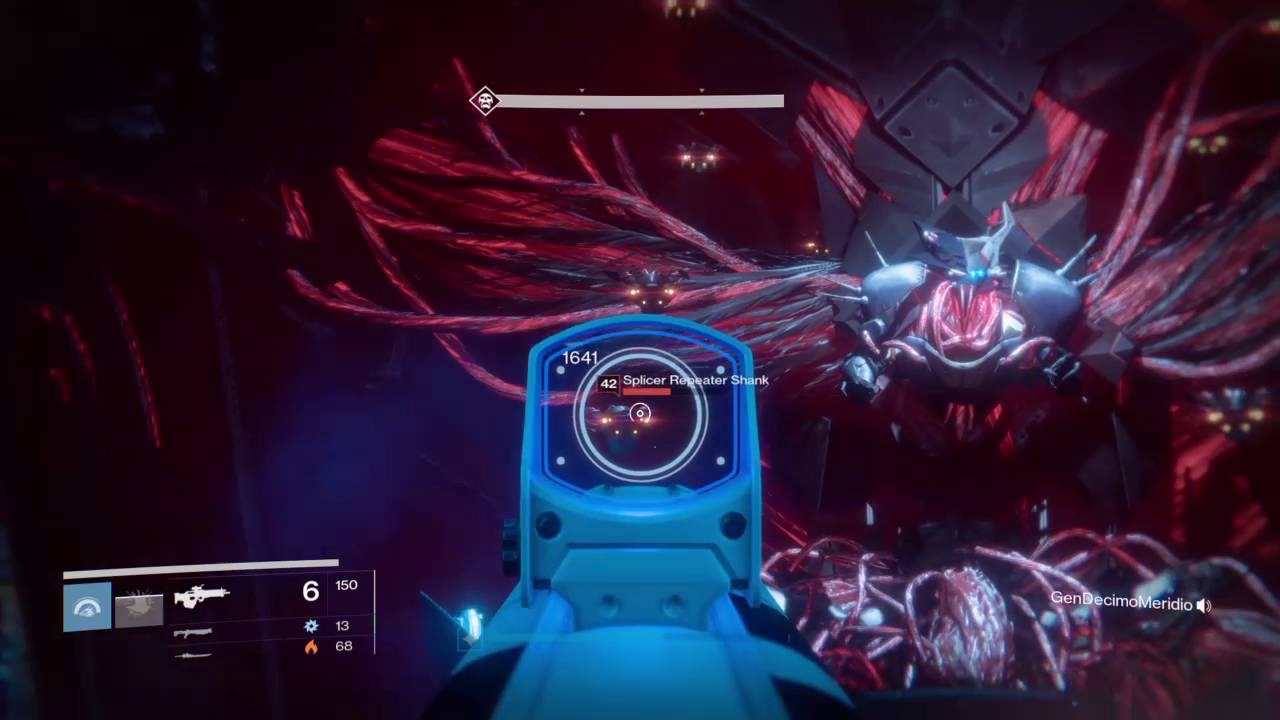Viewport: 1280px width, 720px height.
Task: Select the blue grenade ability icon
Action: pos(87,608)
